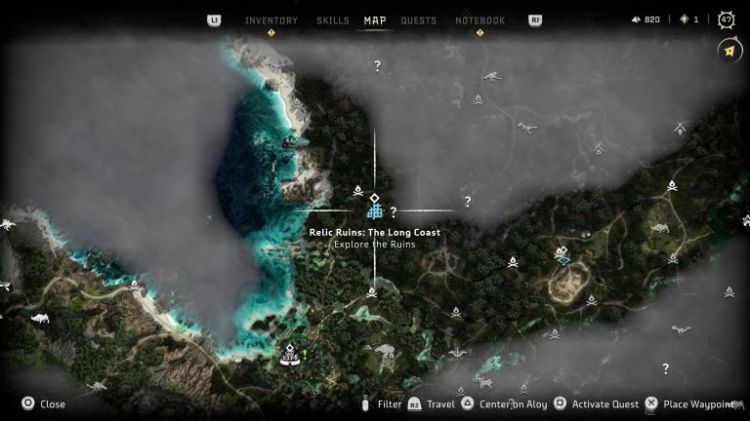
Task: Select the Relic Ruins: The Long Coast marker
Action: 375,211
